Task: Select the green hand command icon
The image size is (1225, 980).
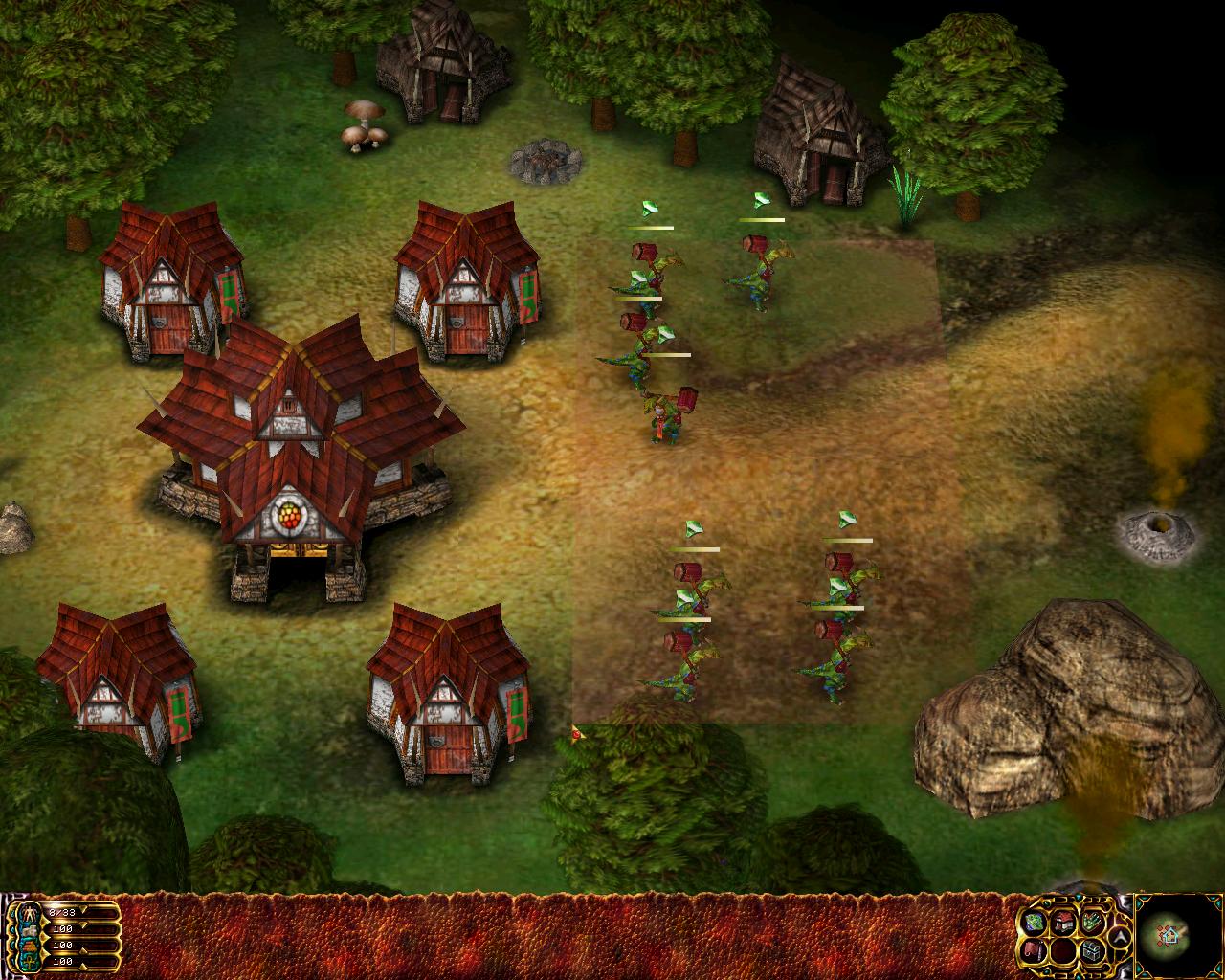Action: coord(1092,921)
